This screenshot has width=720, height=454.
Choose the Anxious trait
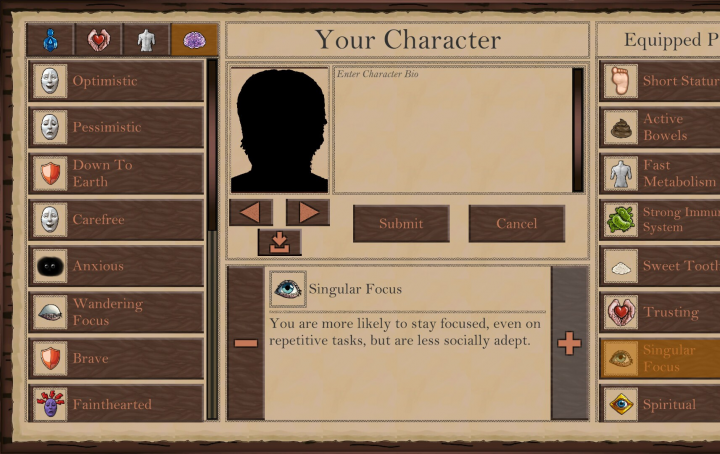pyautogui.click(x=116, y=266)
